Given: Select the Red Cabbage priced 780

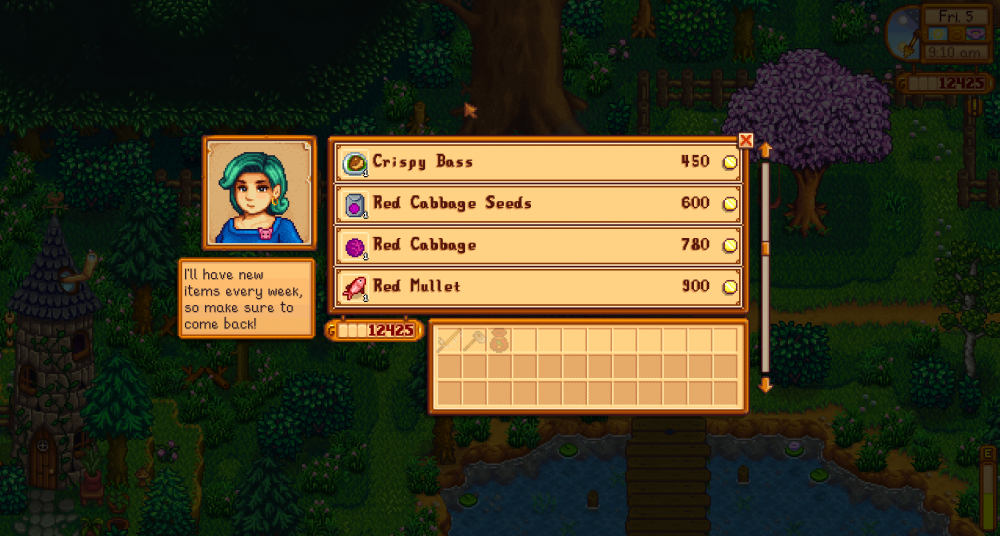Looking at the screenshot, I should pos(538,245).
